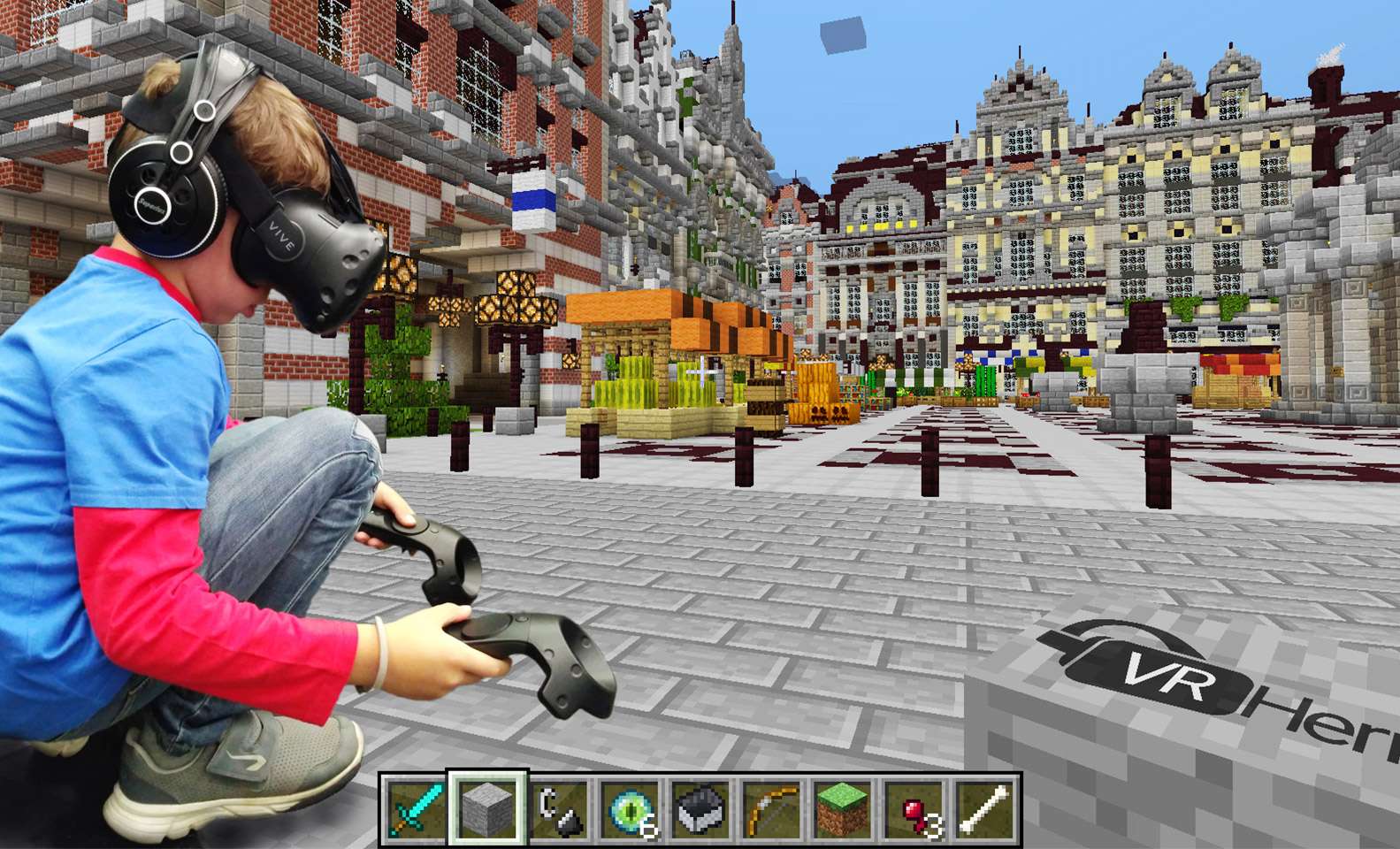1400x849 pixels.
Task: Select the diamond sword hotbar slot
Action: pyautogui.click(x=417, y=809)
